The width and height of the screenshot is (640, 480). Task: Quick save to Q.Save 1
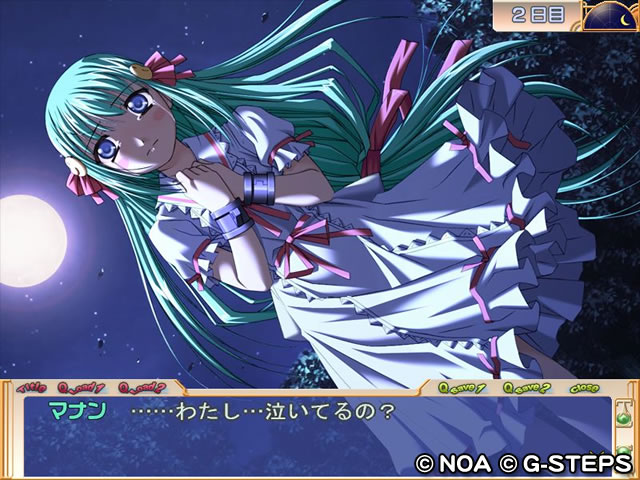point(462,387)
